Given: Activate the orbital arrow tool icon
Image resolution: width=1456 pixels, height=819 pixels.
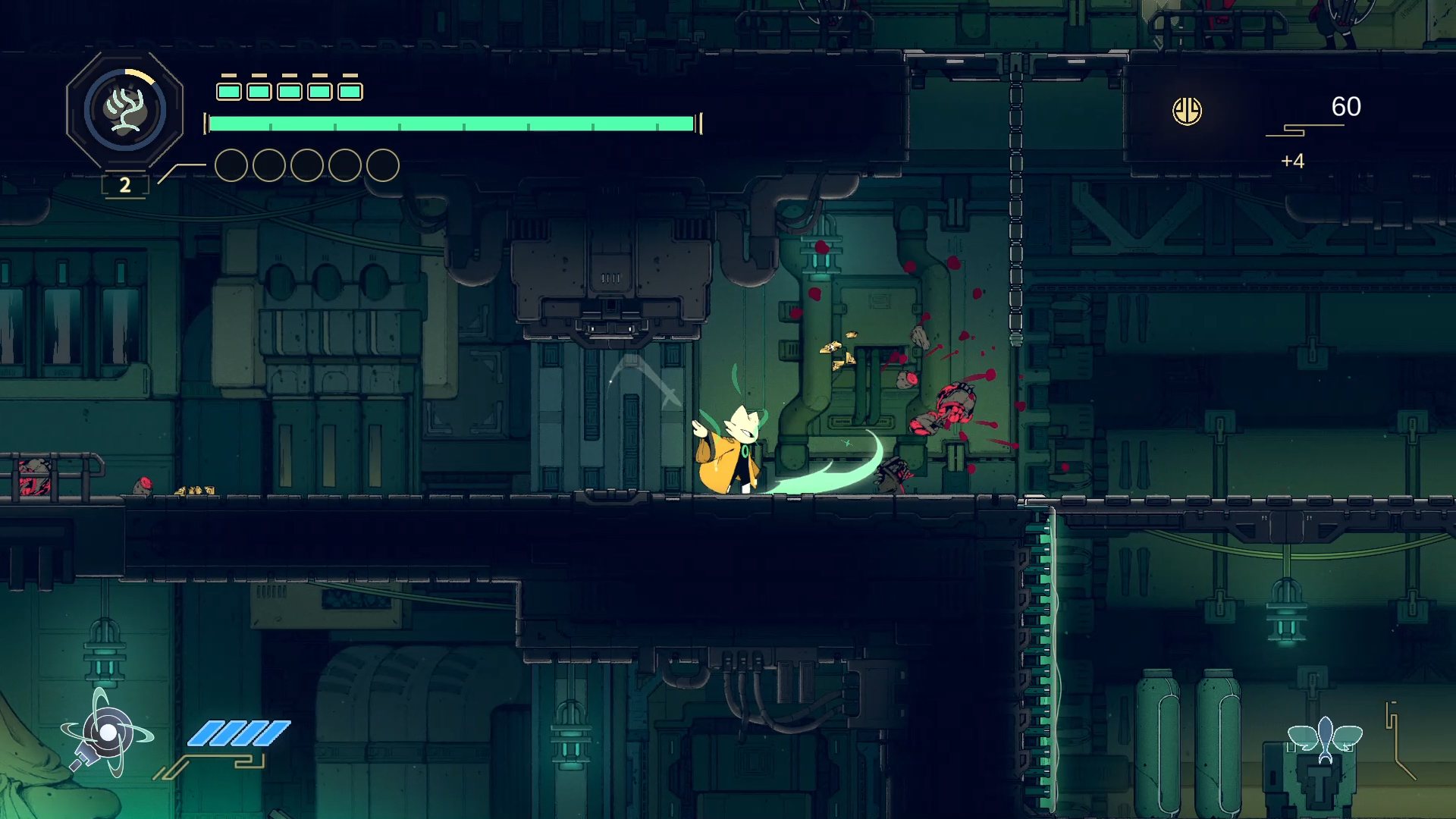Looking at the screenshot, I should click(107, 733).
